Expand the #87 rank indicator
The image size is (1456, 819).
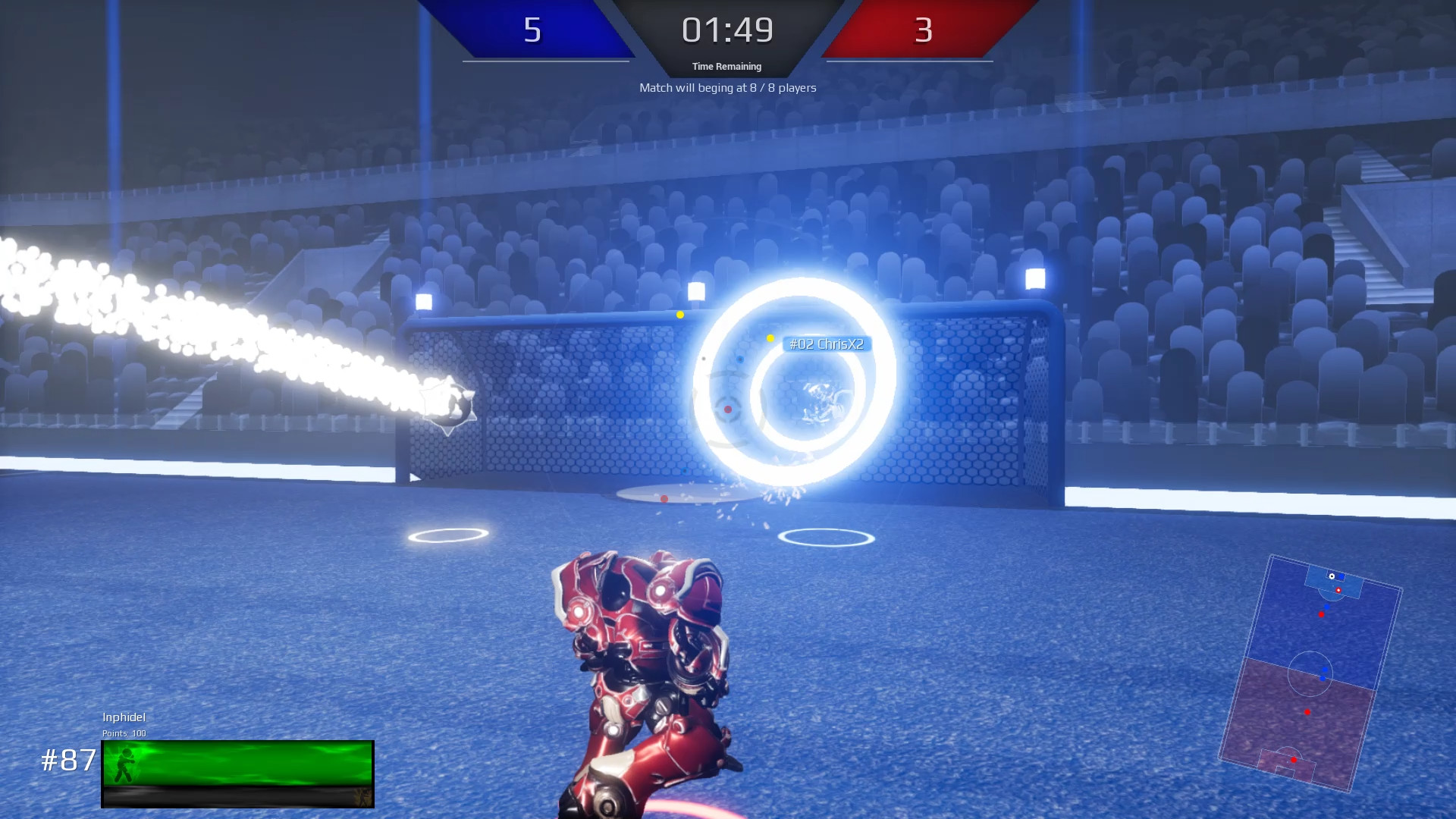pos(68,758)
